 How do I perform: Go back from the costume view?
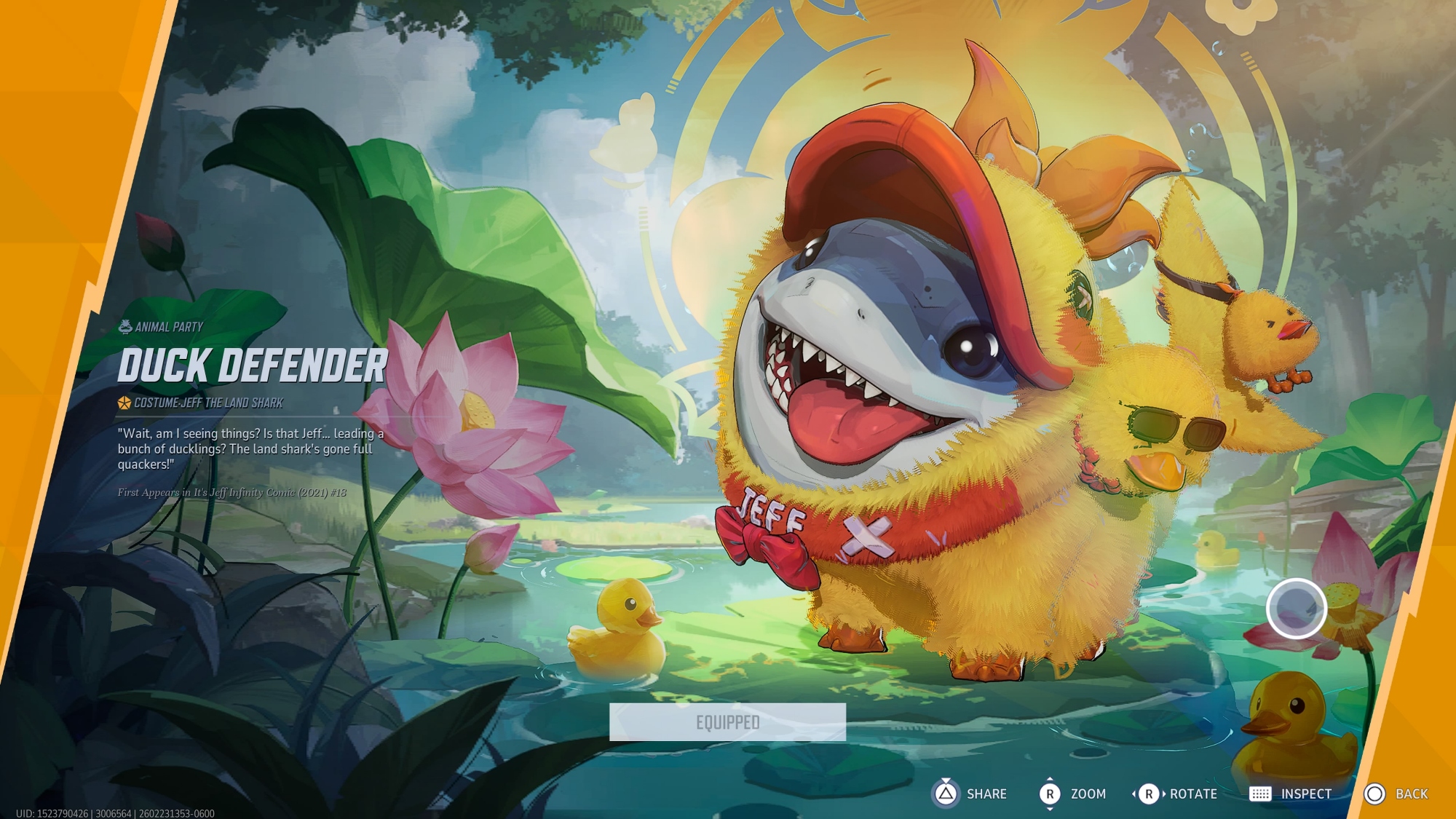(1396, 794)
